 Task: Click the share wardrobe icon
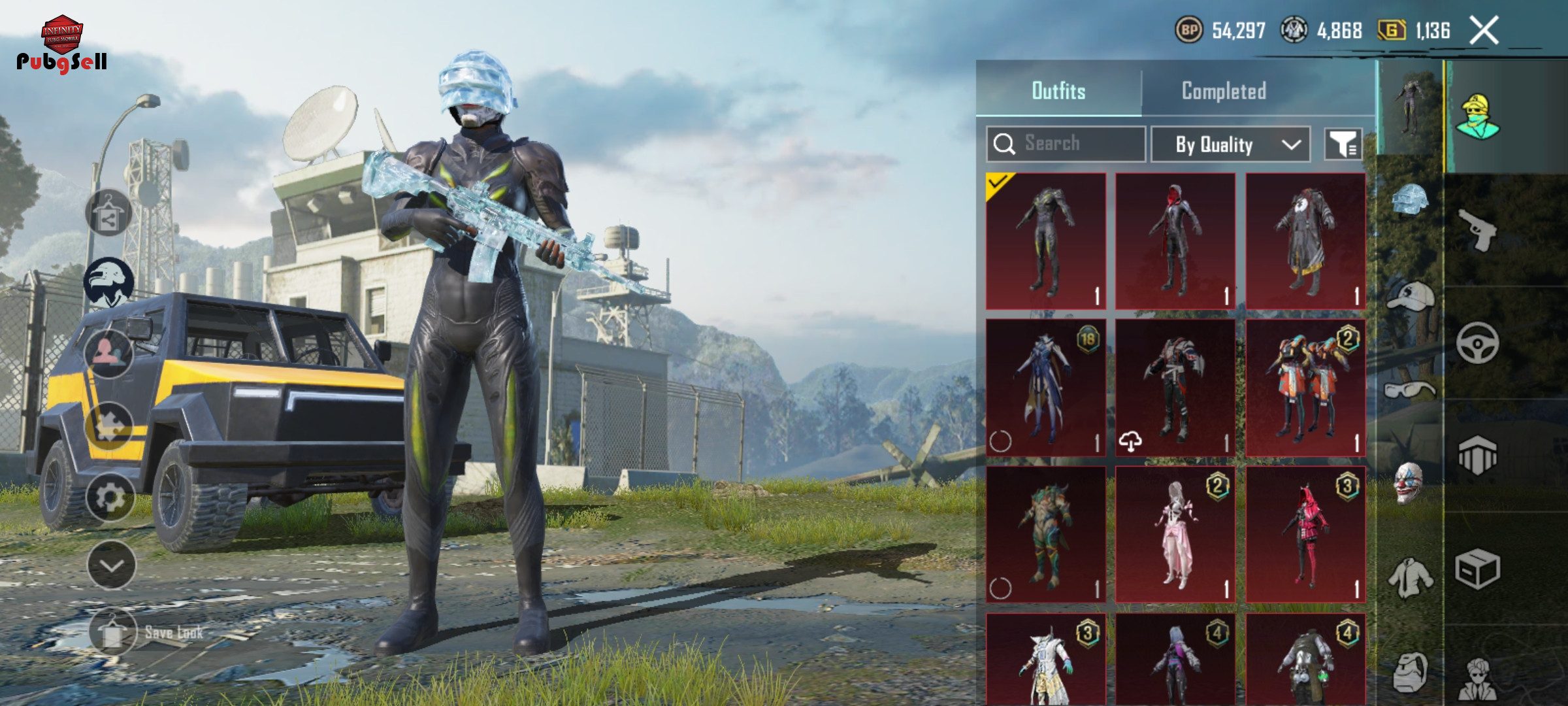click(108, 214)
